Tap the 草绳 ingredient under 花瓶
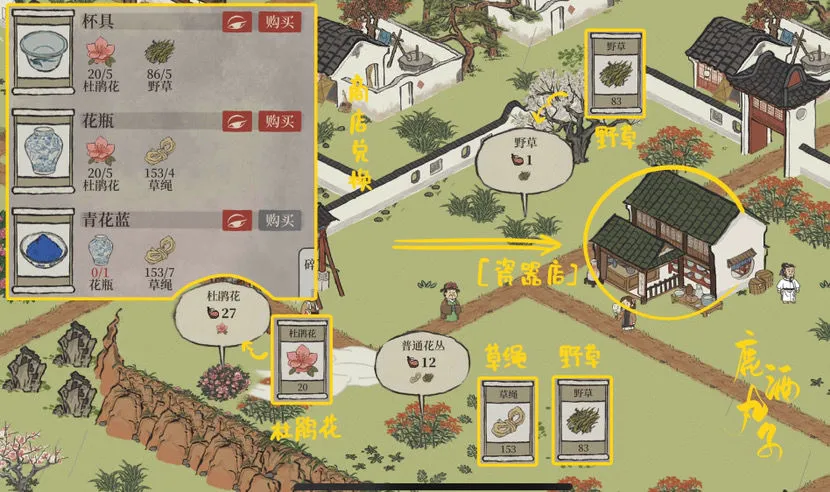The image size is (830, 492). [159, 152]
